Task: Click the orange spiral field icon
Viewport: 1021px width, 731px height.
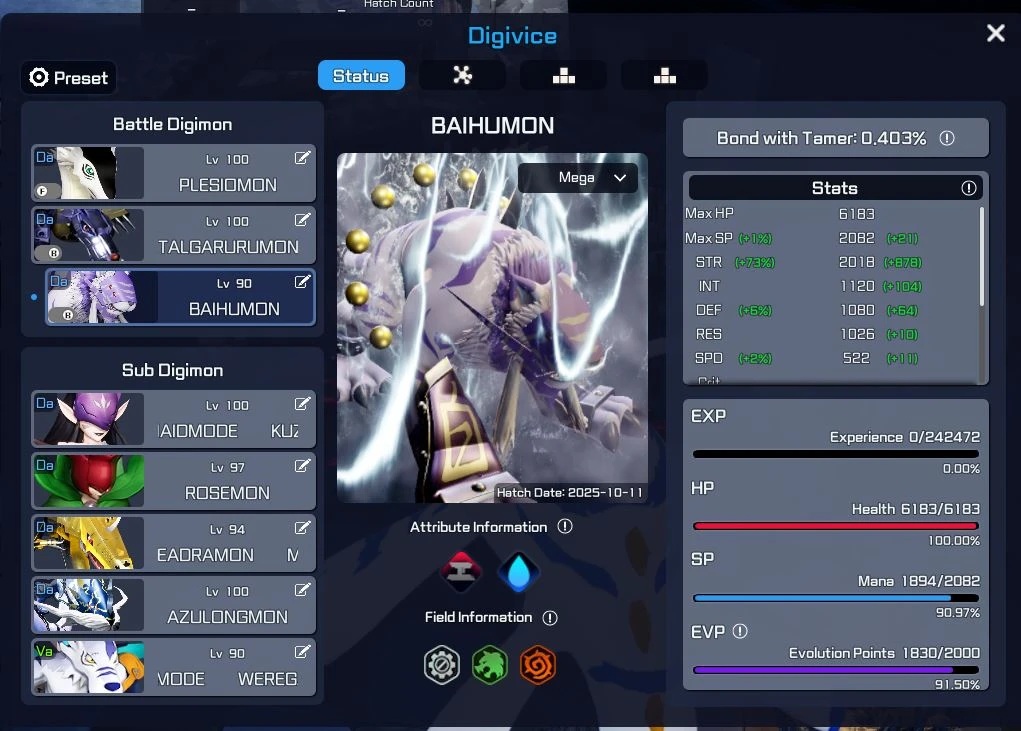Action: 538,665
